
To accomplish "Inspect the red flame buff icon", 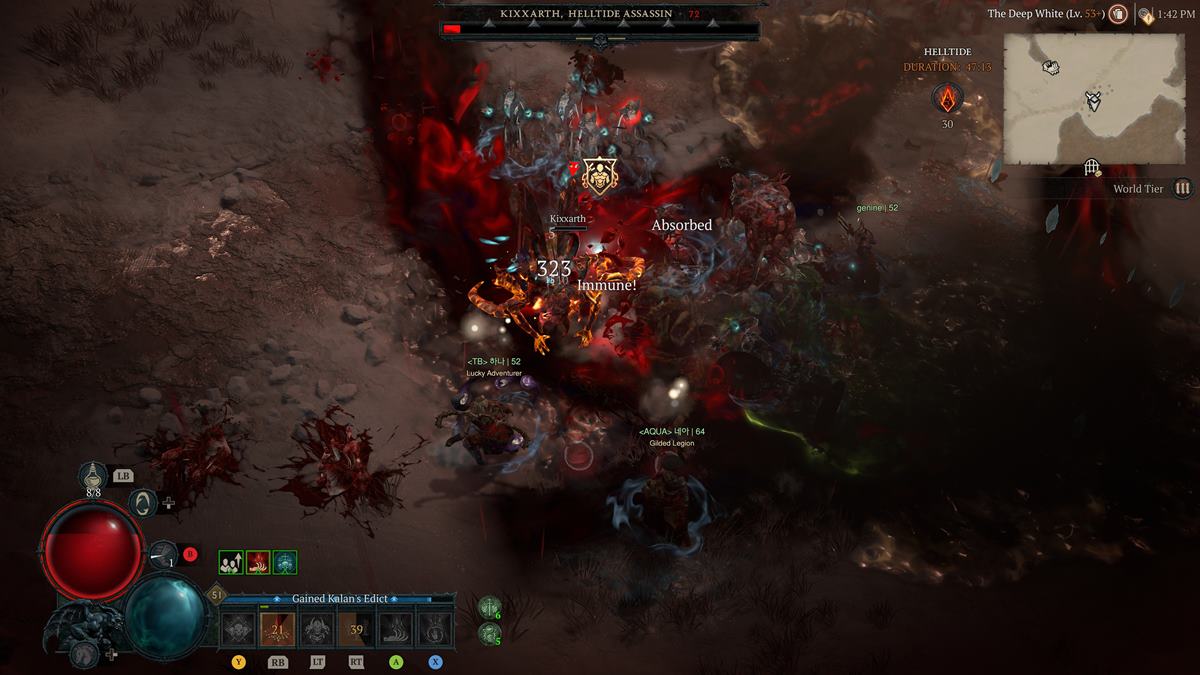I will [258, 562].
